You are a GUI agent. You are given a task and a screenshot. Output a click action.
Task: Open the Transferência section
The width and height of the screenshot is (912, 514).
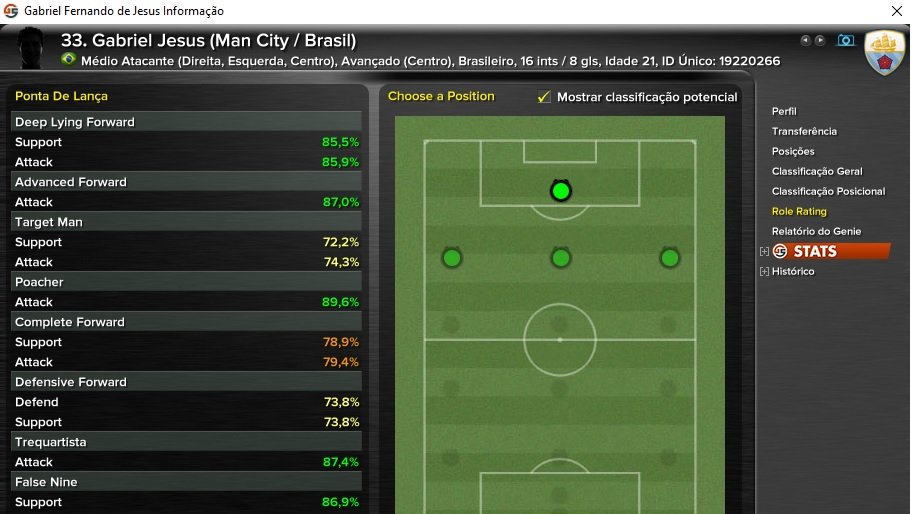(x=804, y=131)
